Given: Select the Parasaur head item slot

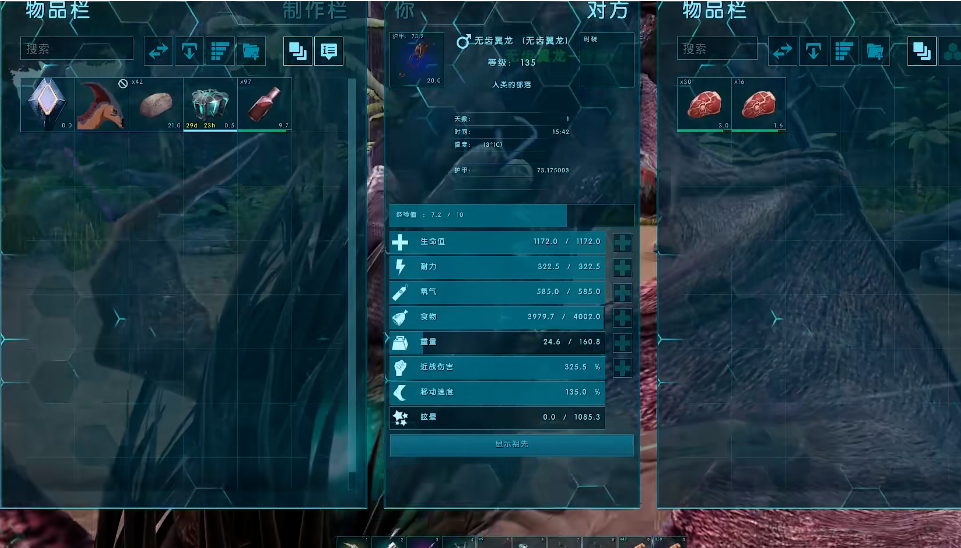Looking at the screenshot, I should (x=101, y=105).
